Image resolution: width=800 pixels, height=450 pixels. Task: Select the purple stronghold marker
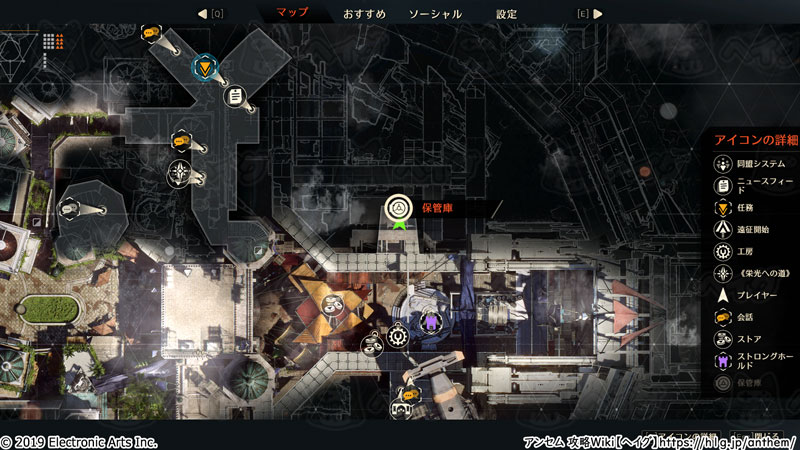tap(430, 322)
